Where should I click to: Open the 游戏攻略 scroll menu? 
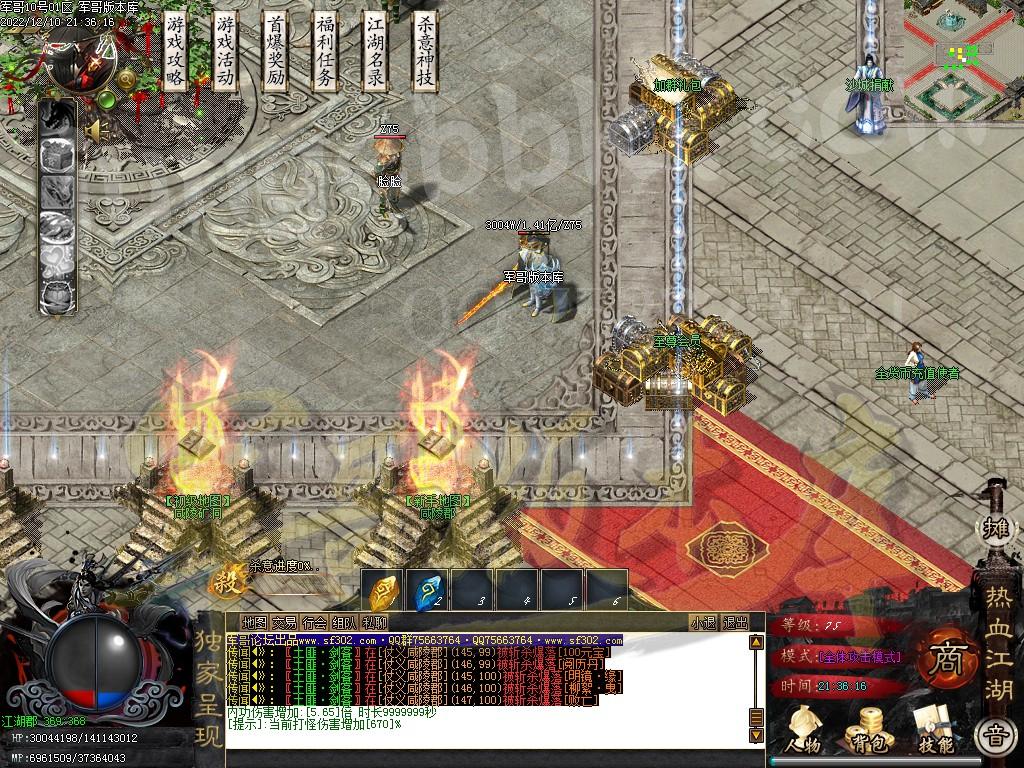click(x=176, y=52)
